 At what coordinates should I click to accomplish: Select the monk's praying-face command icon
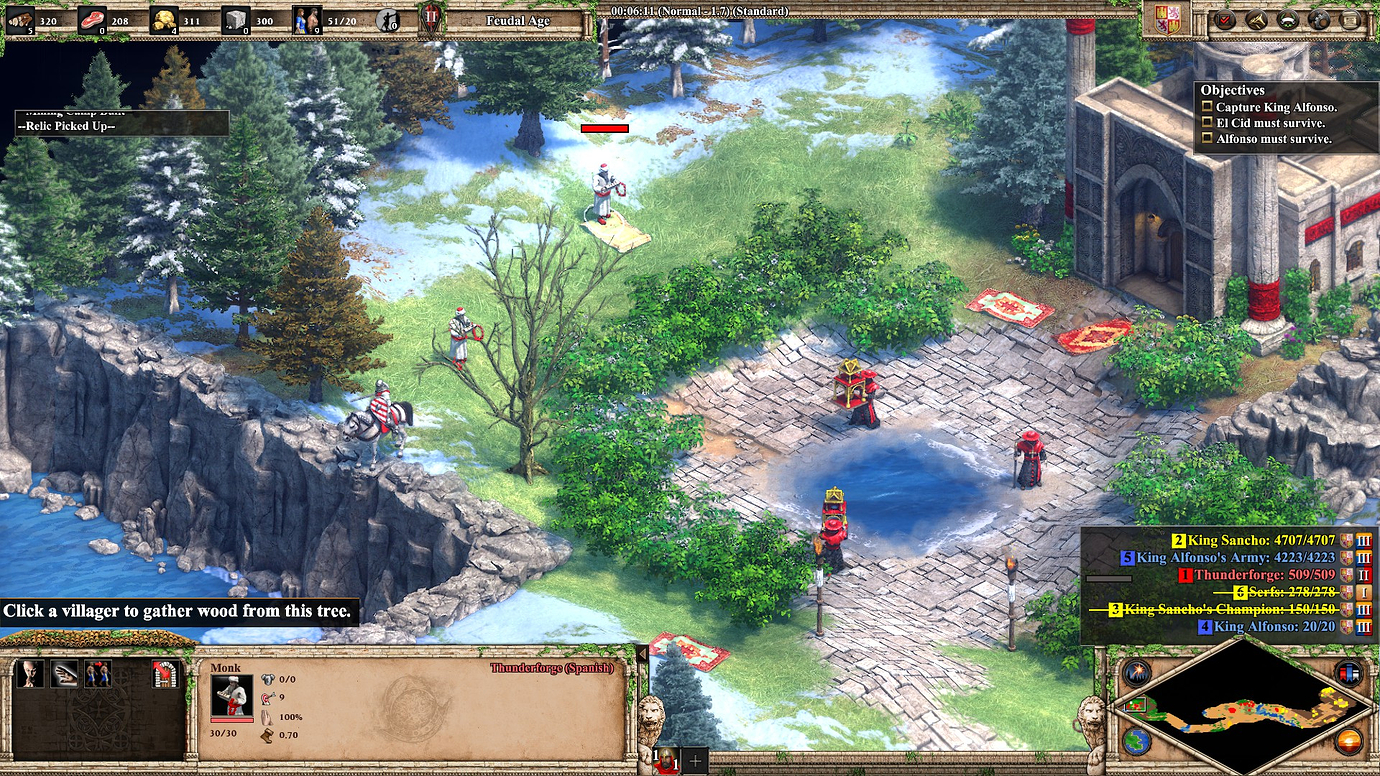(x=31, y=674)
